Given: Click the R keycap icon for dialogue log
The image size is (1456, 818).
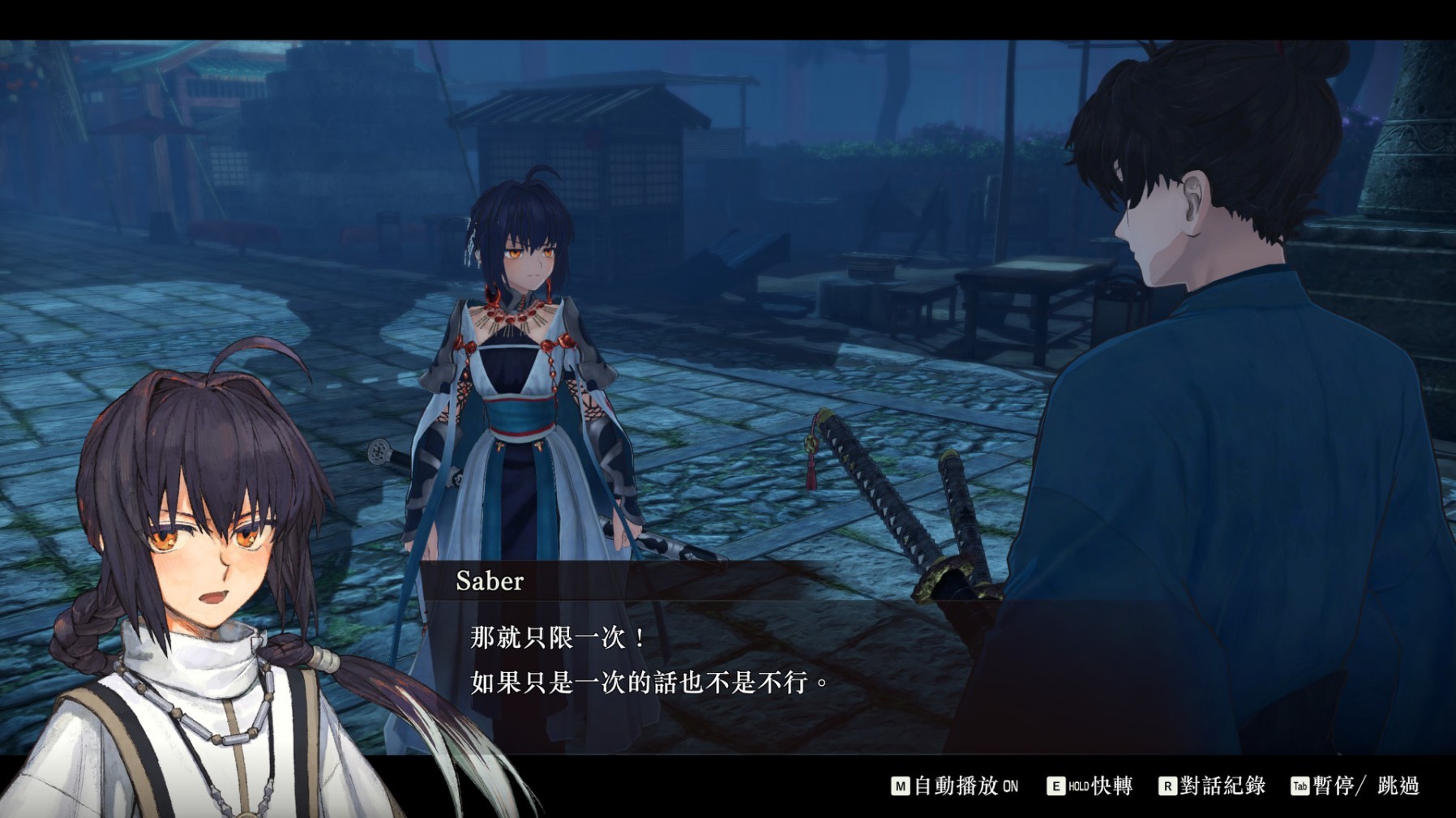Looking at the screenshot, I should 1168,785.
